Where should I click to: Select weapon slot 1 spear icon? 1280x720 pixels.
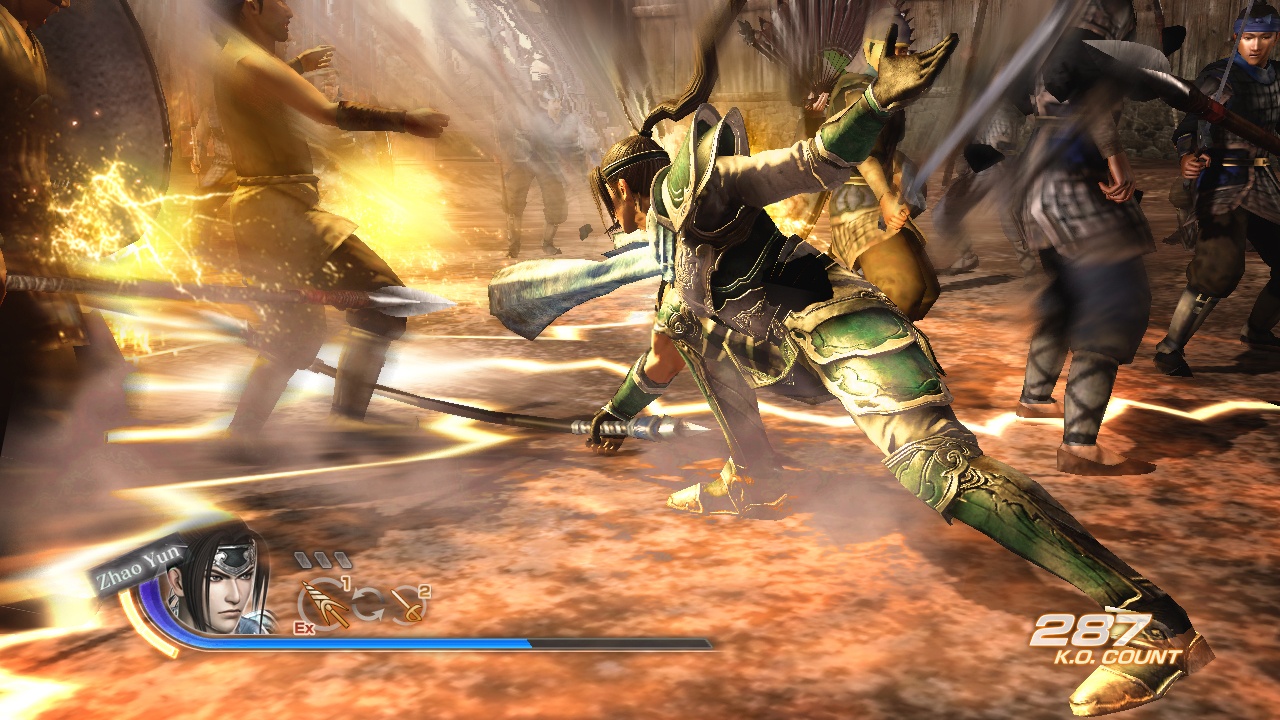tap(326, 604)
